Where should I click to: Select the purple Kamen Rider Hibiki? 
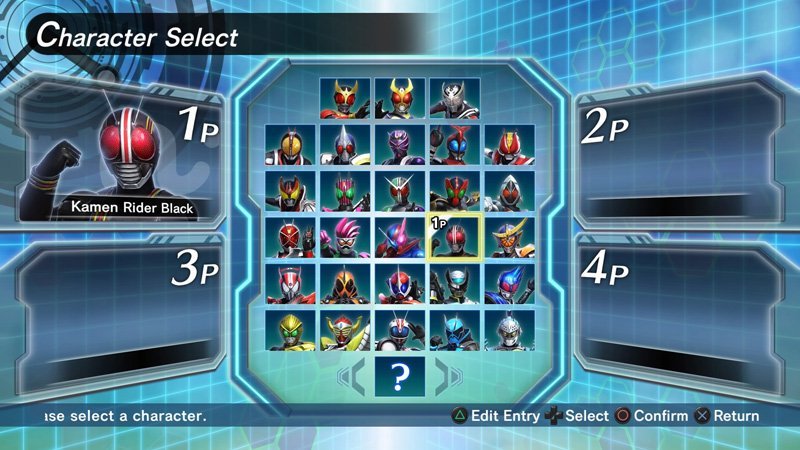(x=400, y=145)
